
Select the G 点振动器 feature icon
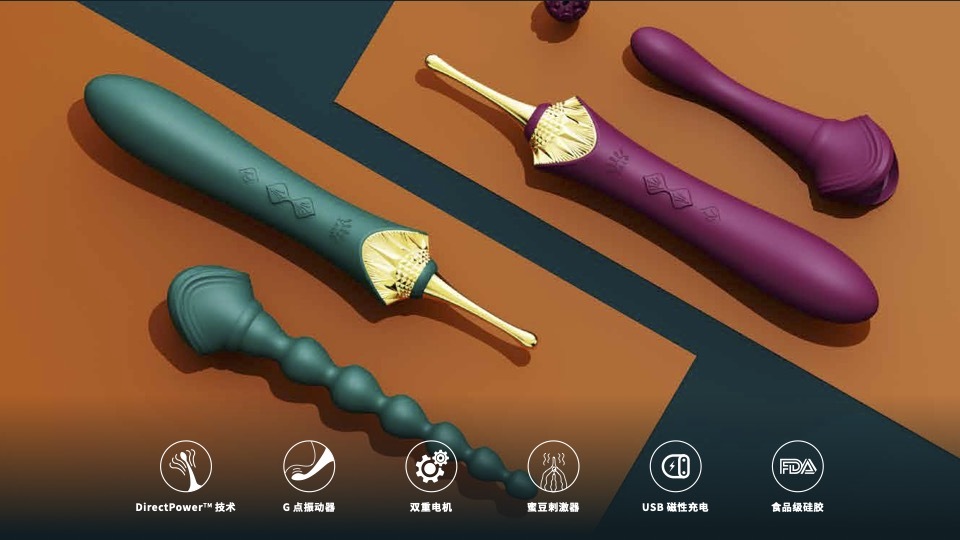pos(308,466)
